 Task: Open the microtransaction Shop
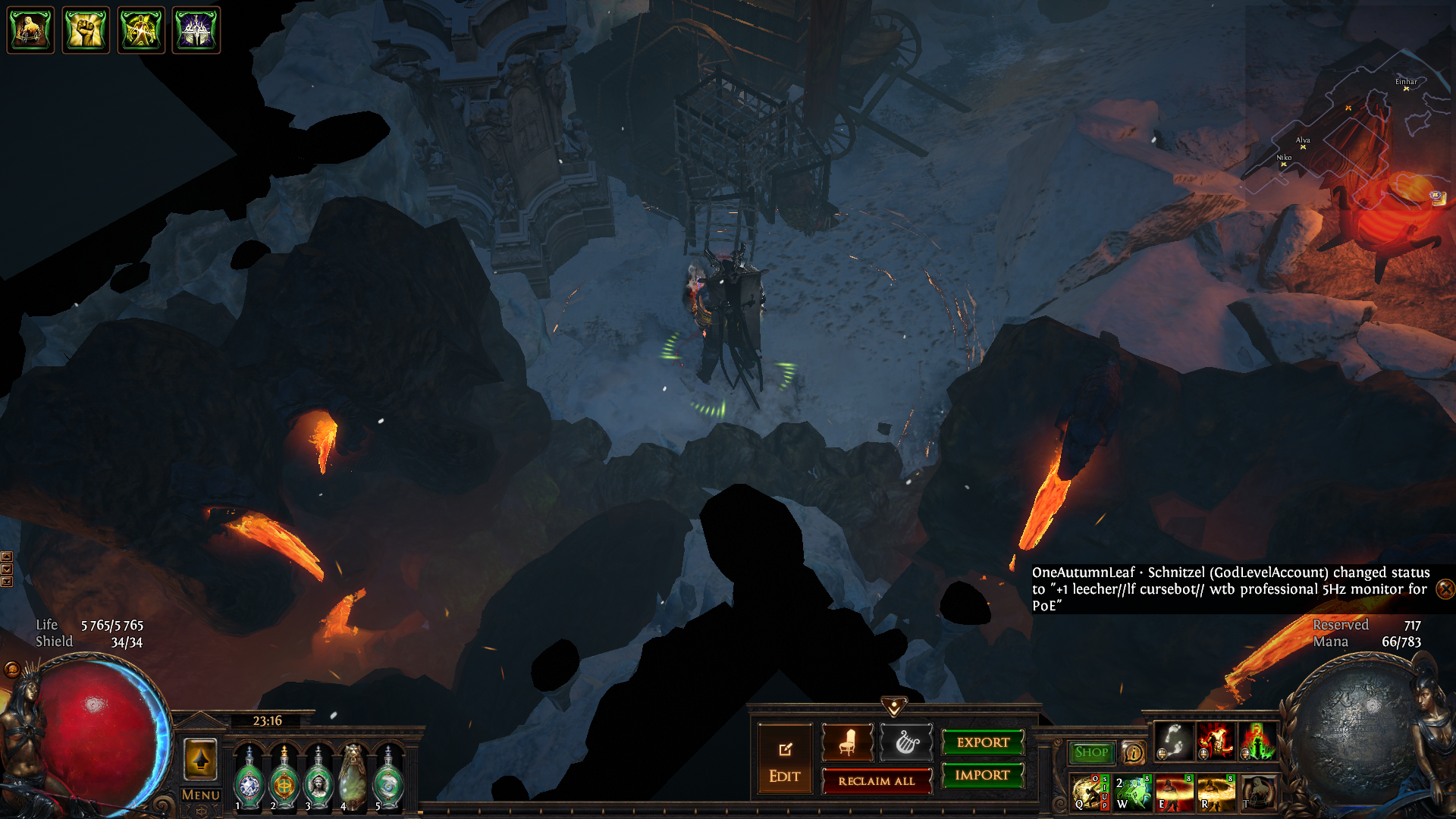click(1091, 752)
